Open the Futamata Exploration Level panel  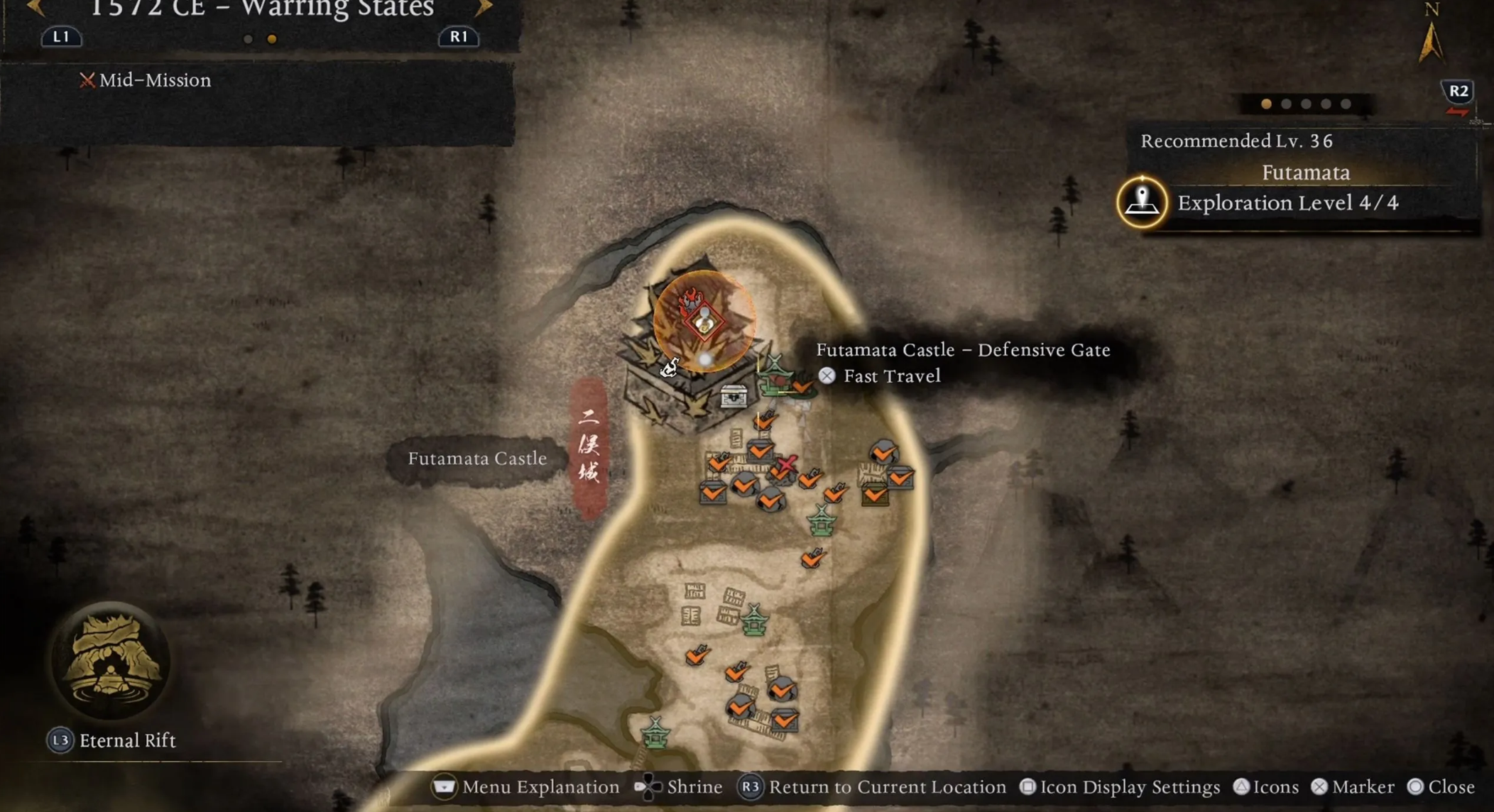(1287, 203)
